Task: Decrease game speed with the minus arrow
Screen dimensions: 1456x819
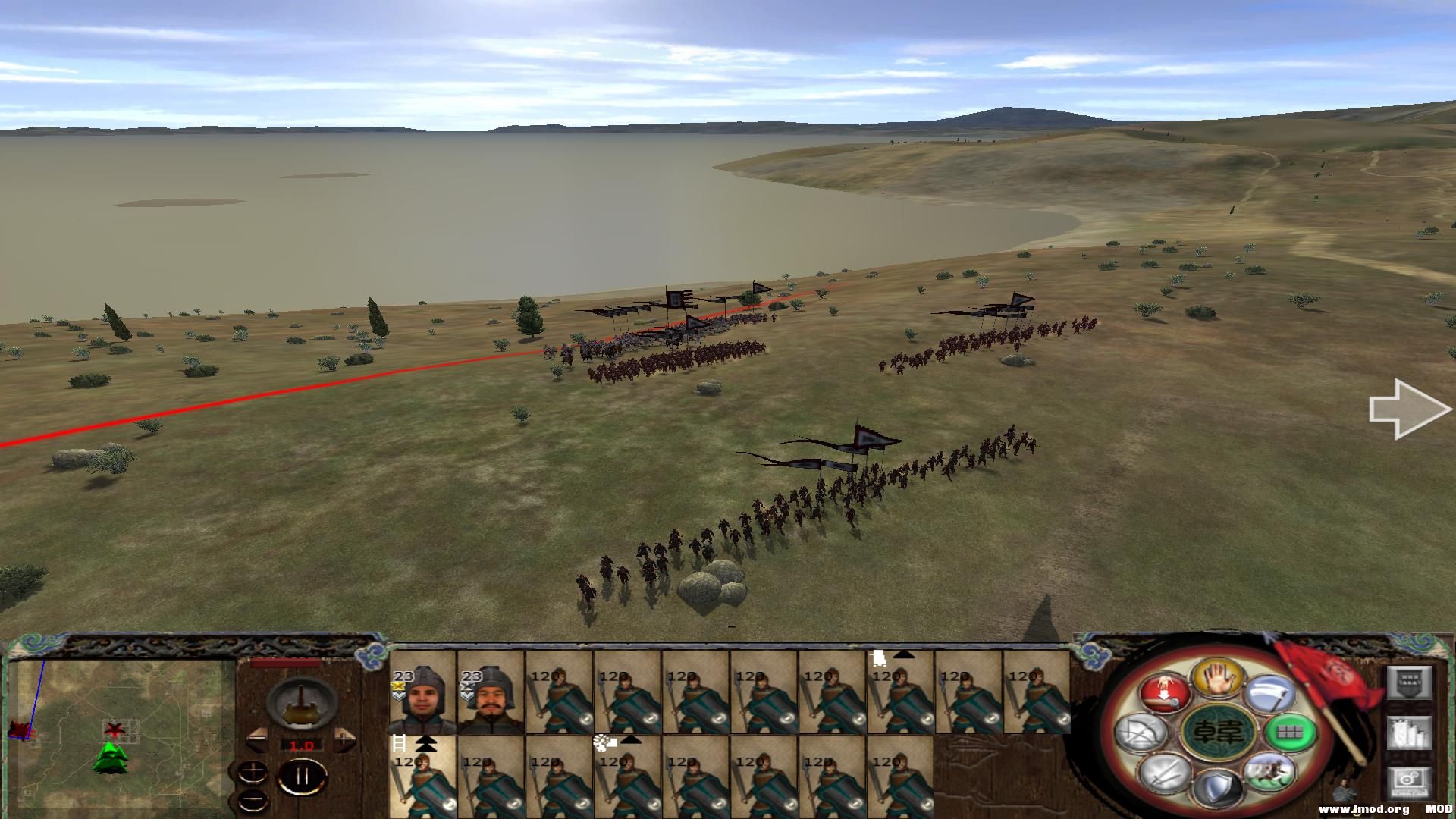Action: 257,740
